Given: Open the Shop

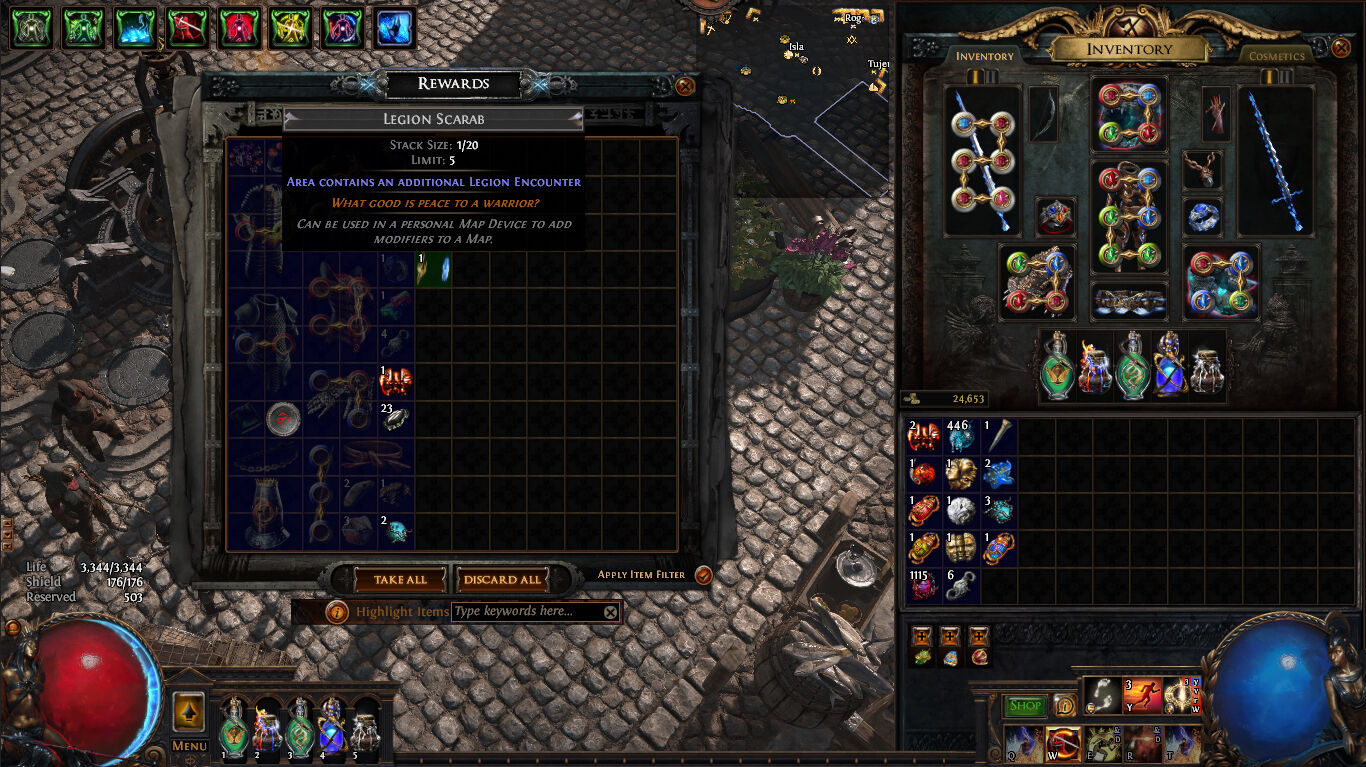Looking at the screenshot, I should tap(1026, 706).
